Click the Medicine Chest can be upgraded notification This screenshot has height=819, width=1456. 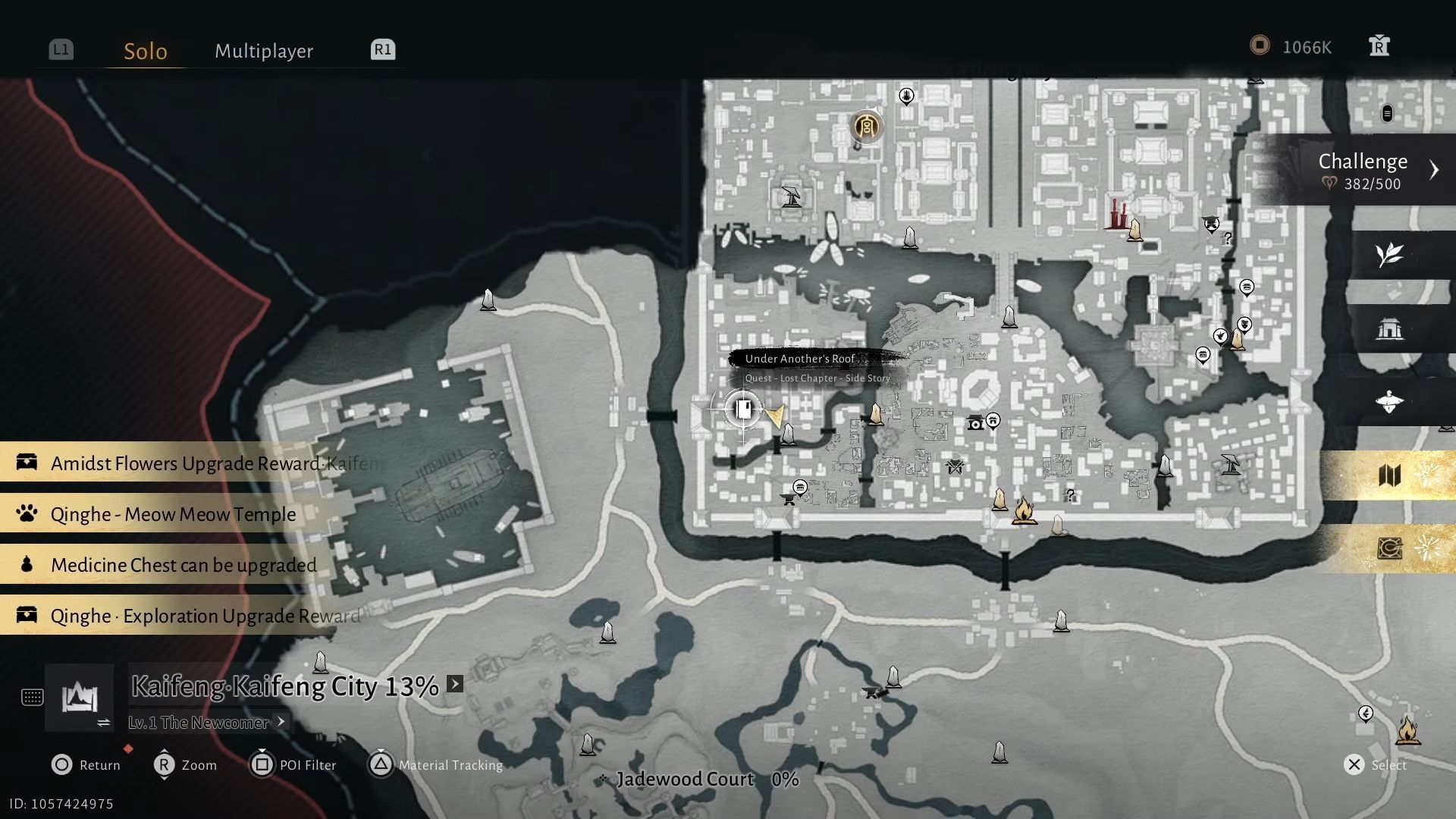tap(182, 565)
